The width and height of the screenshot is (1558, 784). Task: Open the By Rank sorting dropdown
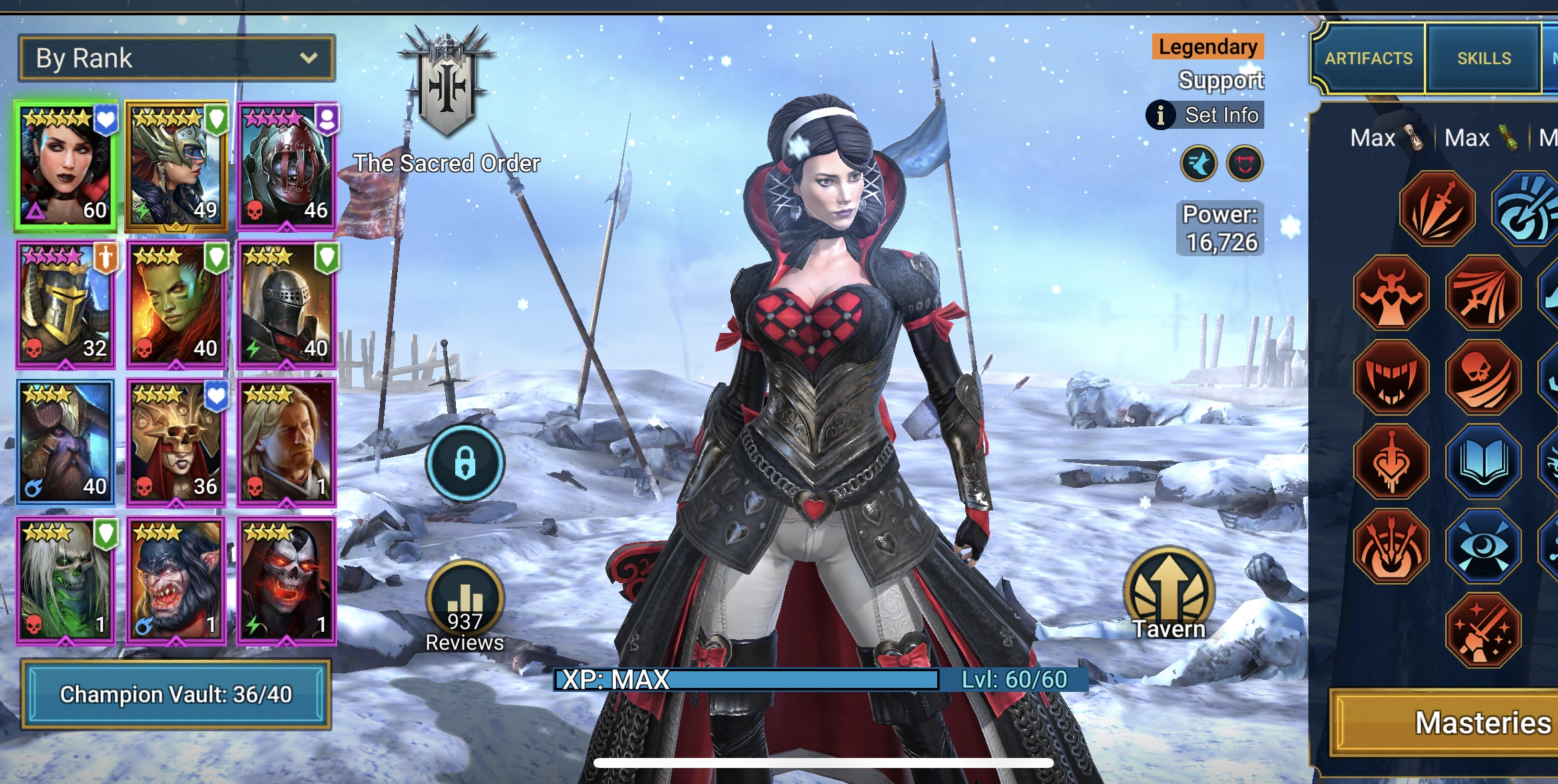click(x=176, y=59)
